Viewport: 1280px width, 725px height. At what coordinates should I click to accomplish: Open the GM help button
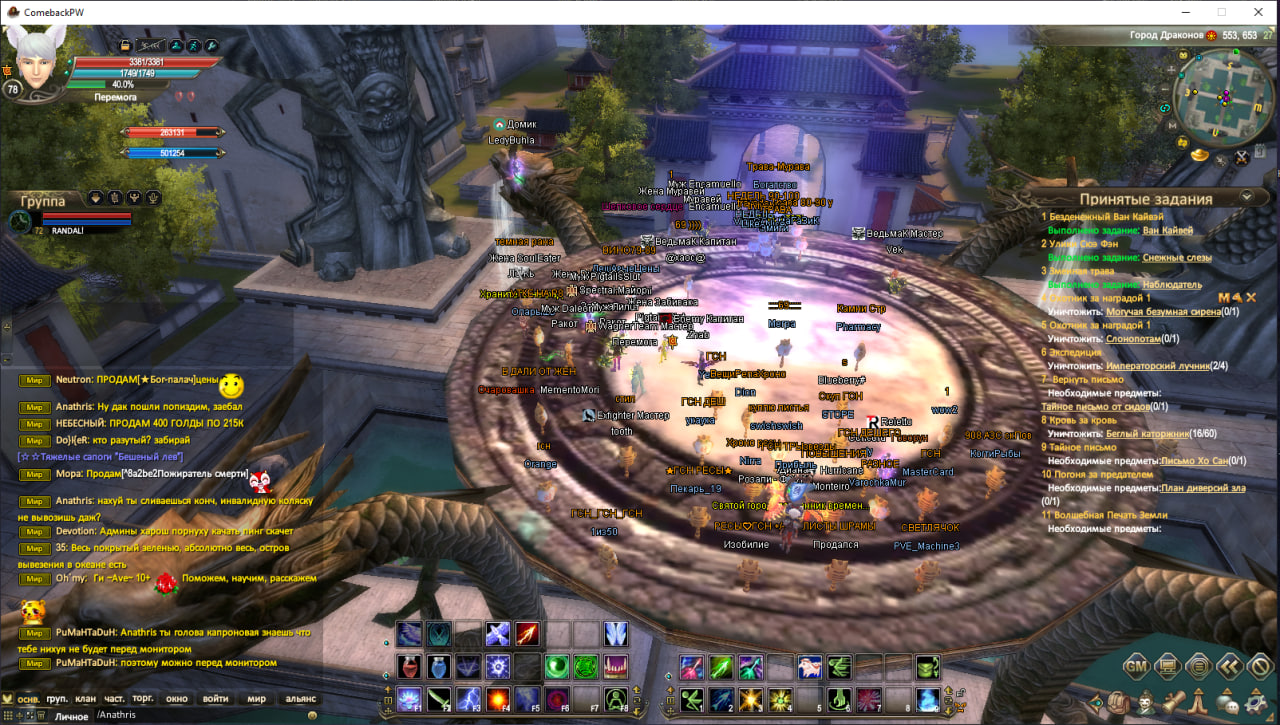(1136, 665)
